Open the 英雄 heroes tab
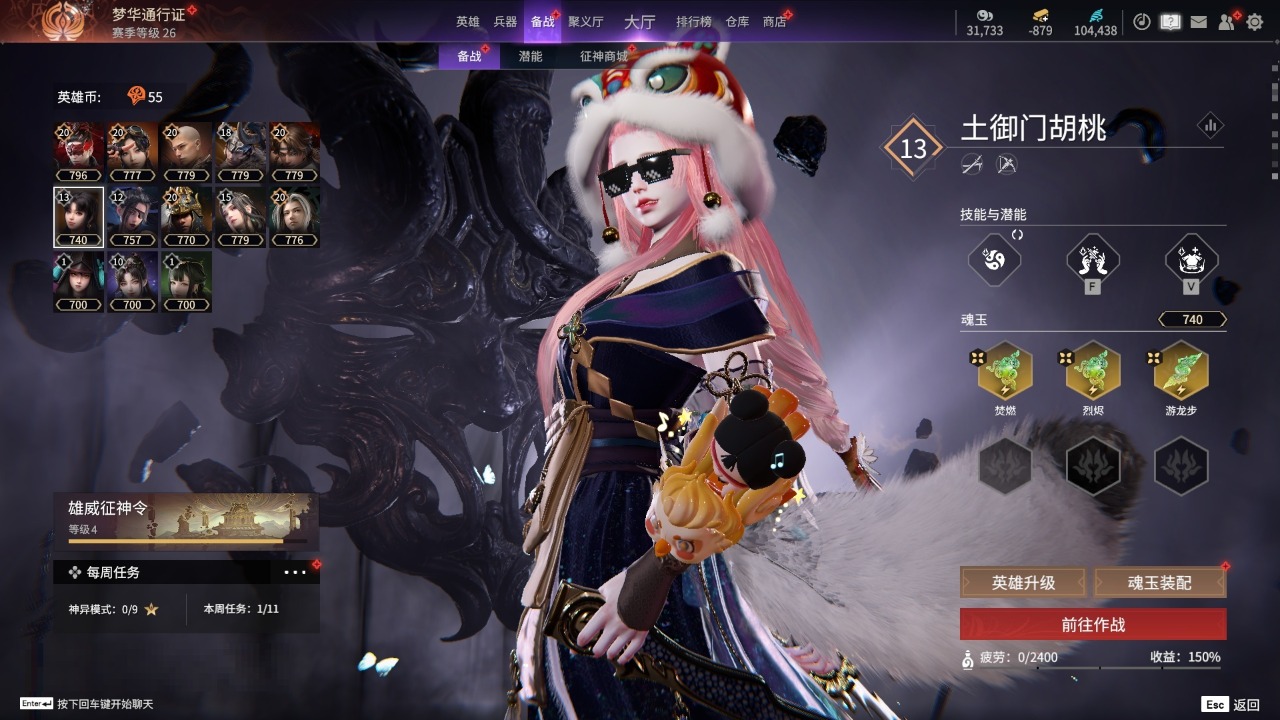The image size is (1280, 720). [x=468, y=22]
